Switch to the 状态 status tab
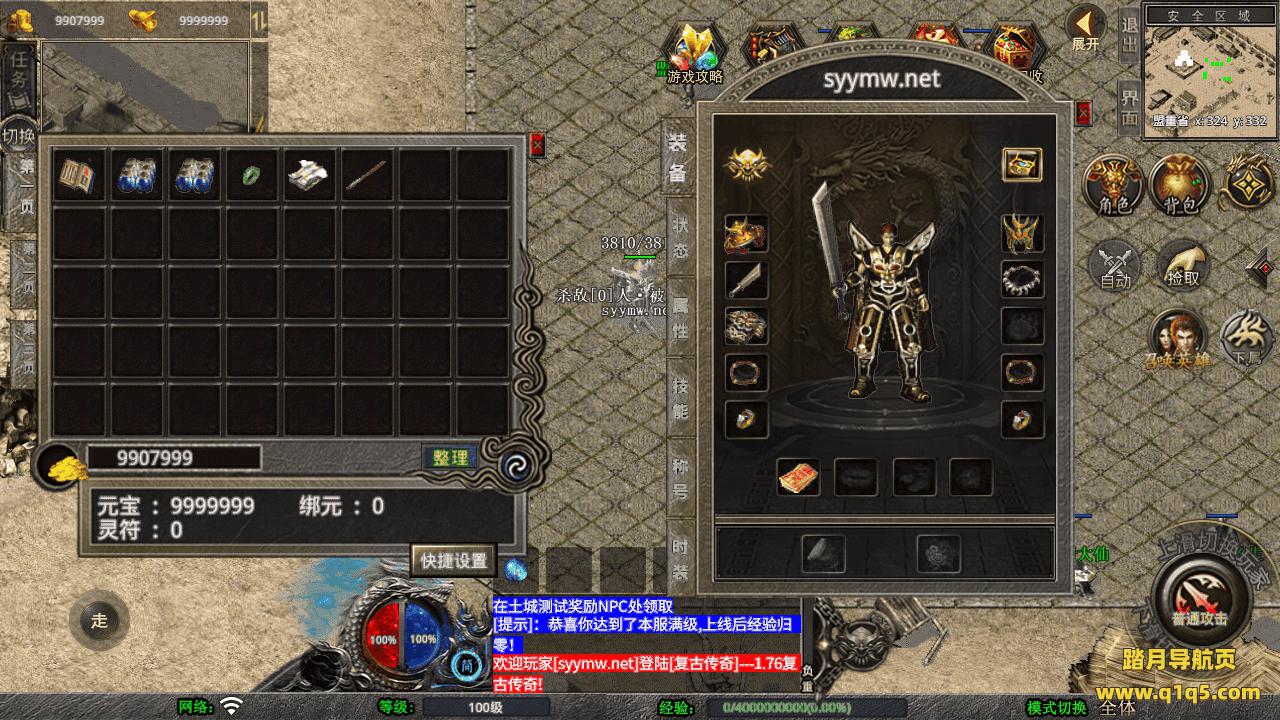 (680, 240)
